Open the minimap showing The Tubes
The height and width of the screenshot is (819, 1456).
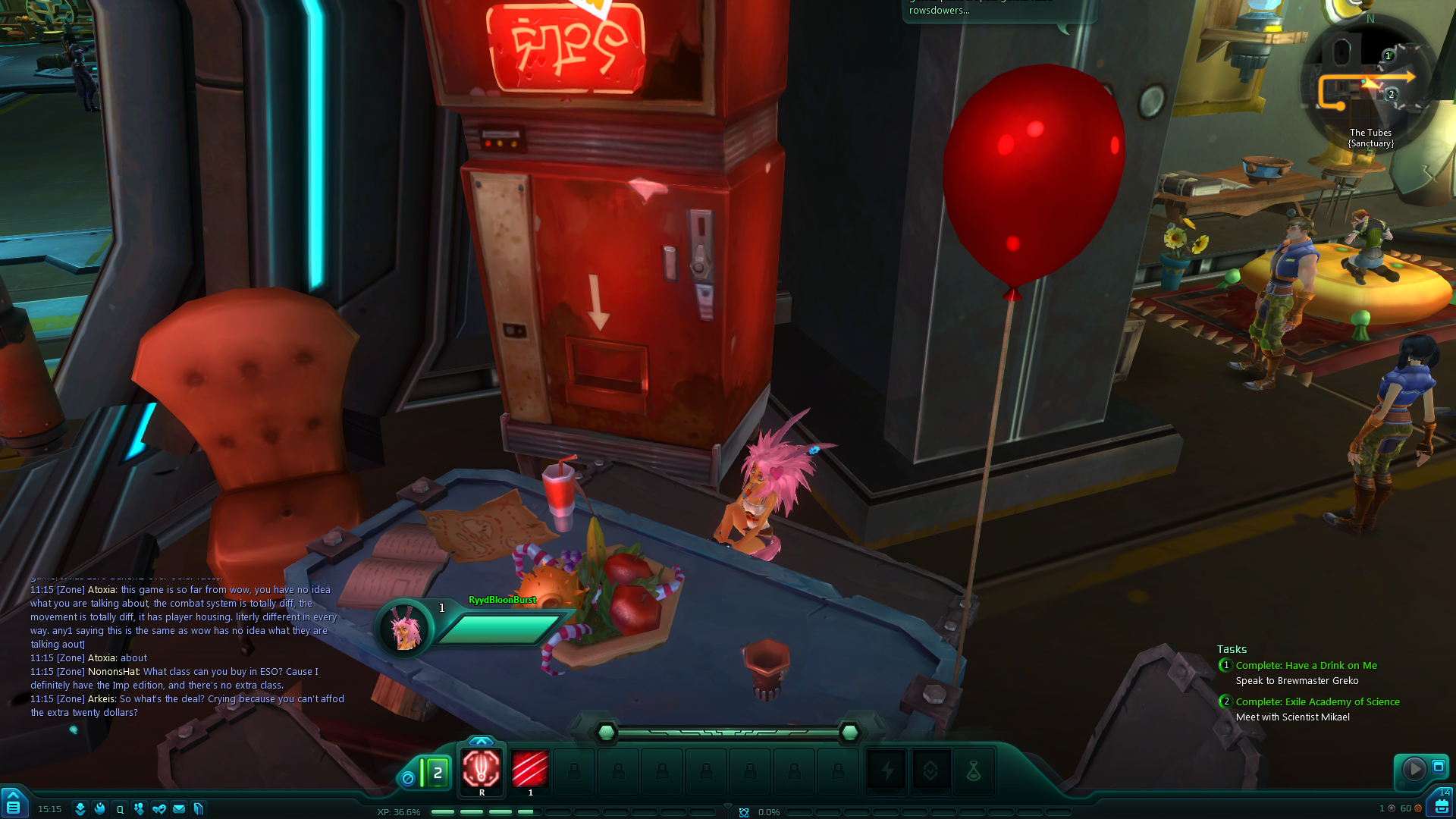coord(1369,83)
